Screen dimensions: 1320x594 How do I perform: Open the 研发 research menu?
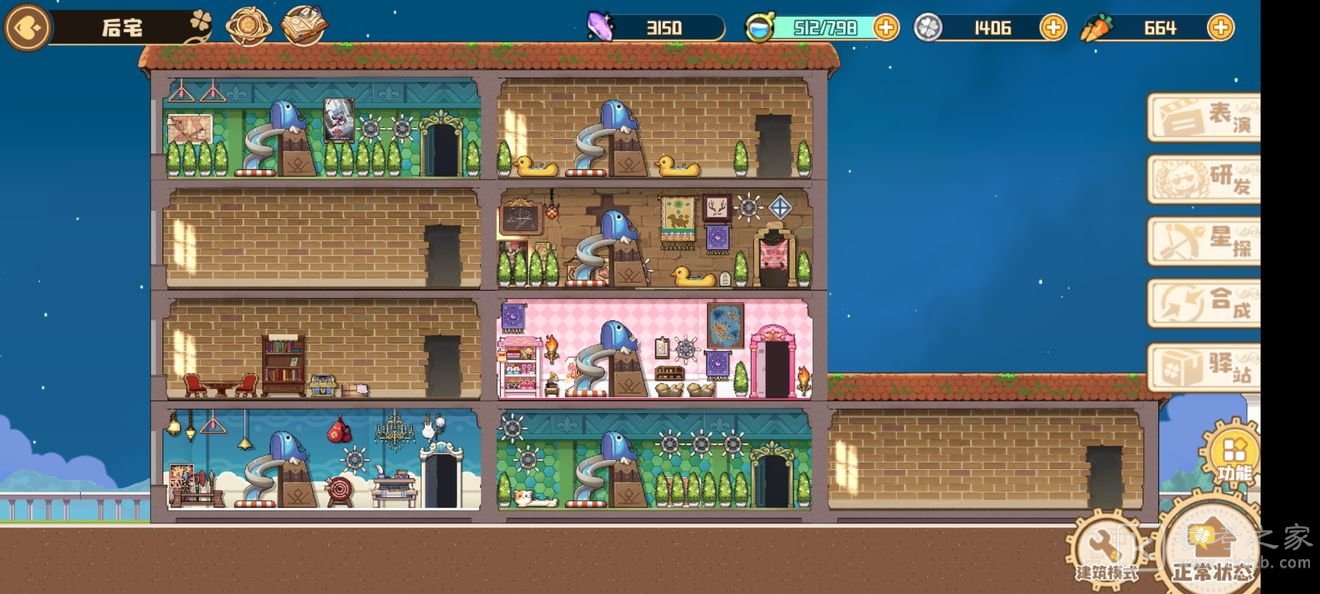click(1204, 180)
